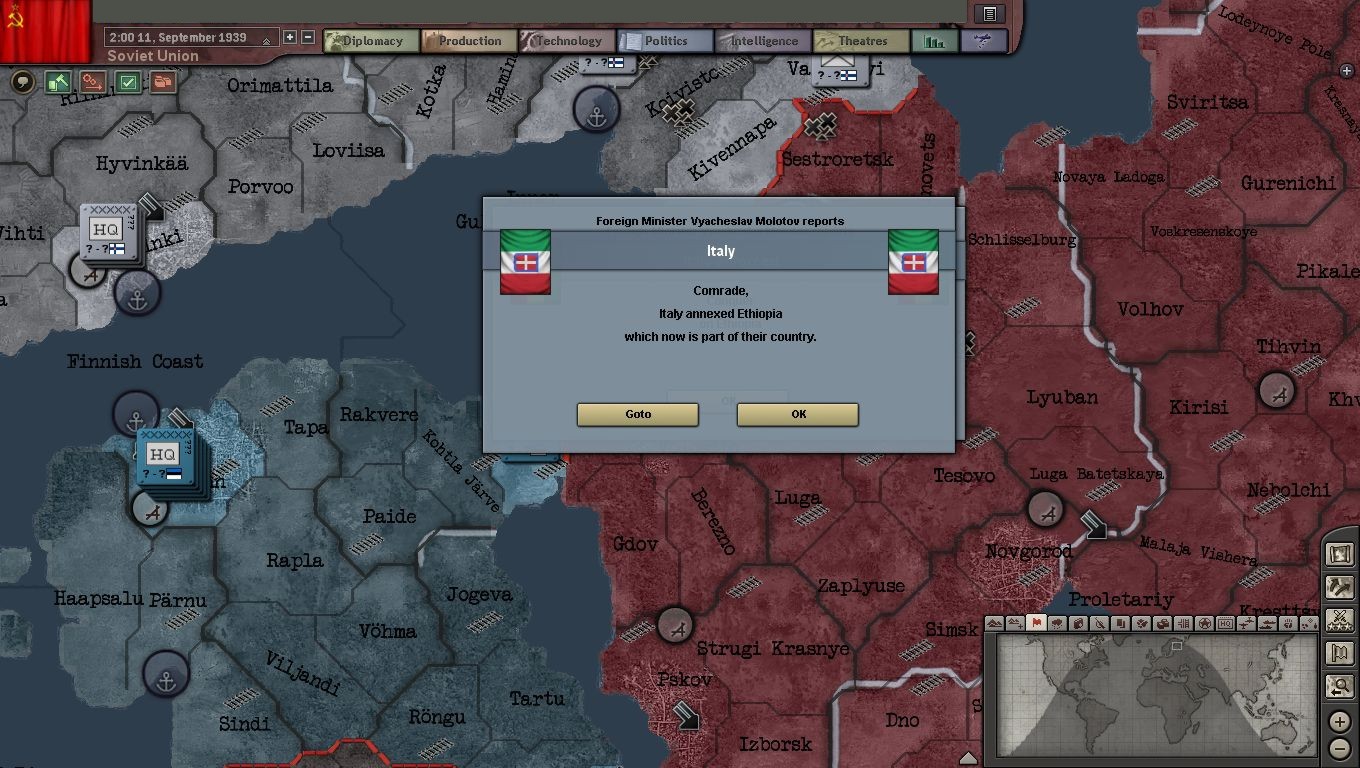Switch to the Technology tab
1360x768 pixels.
[x=566, y=41]
